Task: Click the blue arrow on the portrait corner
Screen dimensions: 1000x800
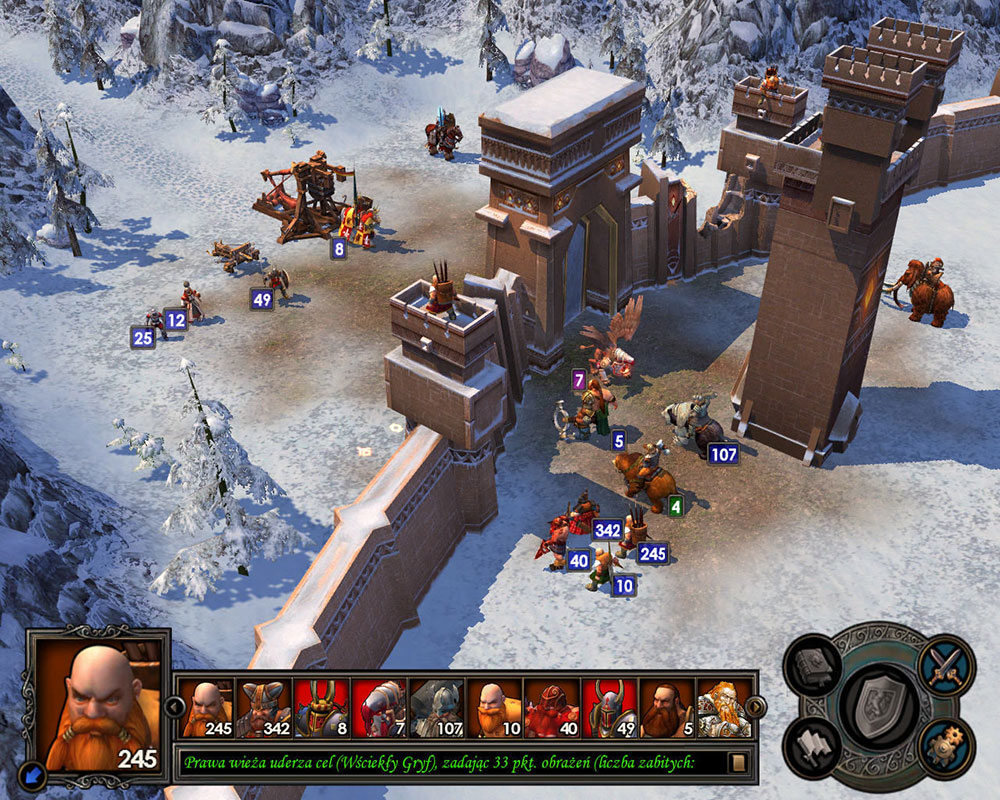Action: [x=35, y=772]
